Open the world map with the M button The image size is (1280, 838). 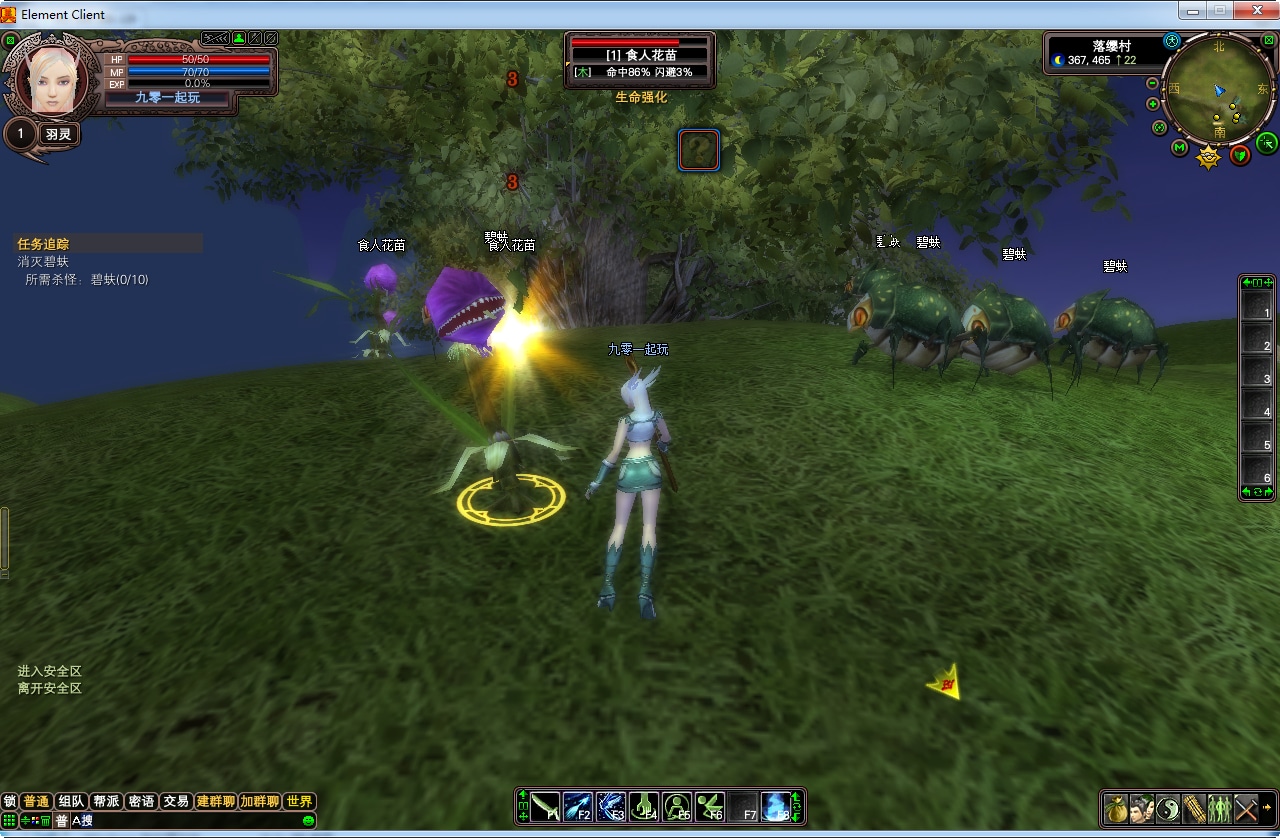coord(1180,148)
